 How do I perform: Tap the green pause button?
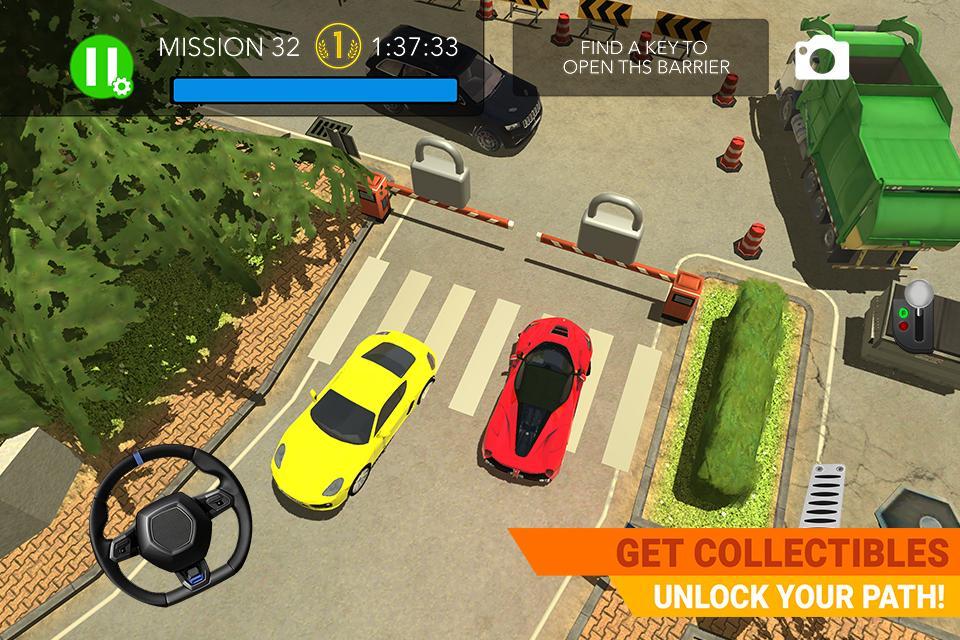pos(99,67)
